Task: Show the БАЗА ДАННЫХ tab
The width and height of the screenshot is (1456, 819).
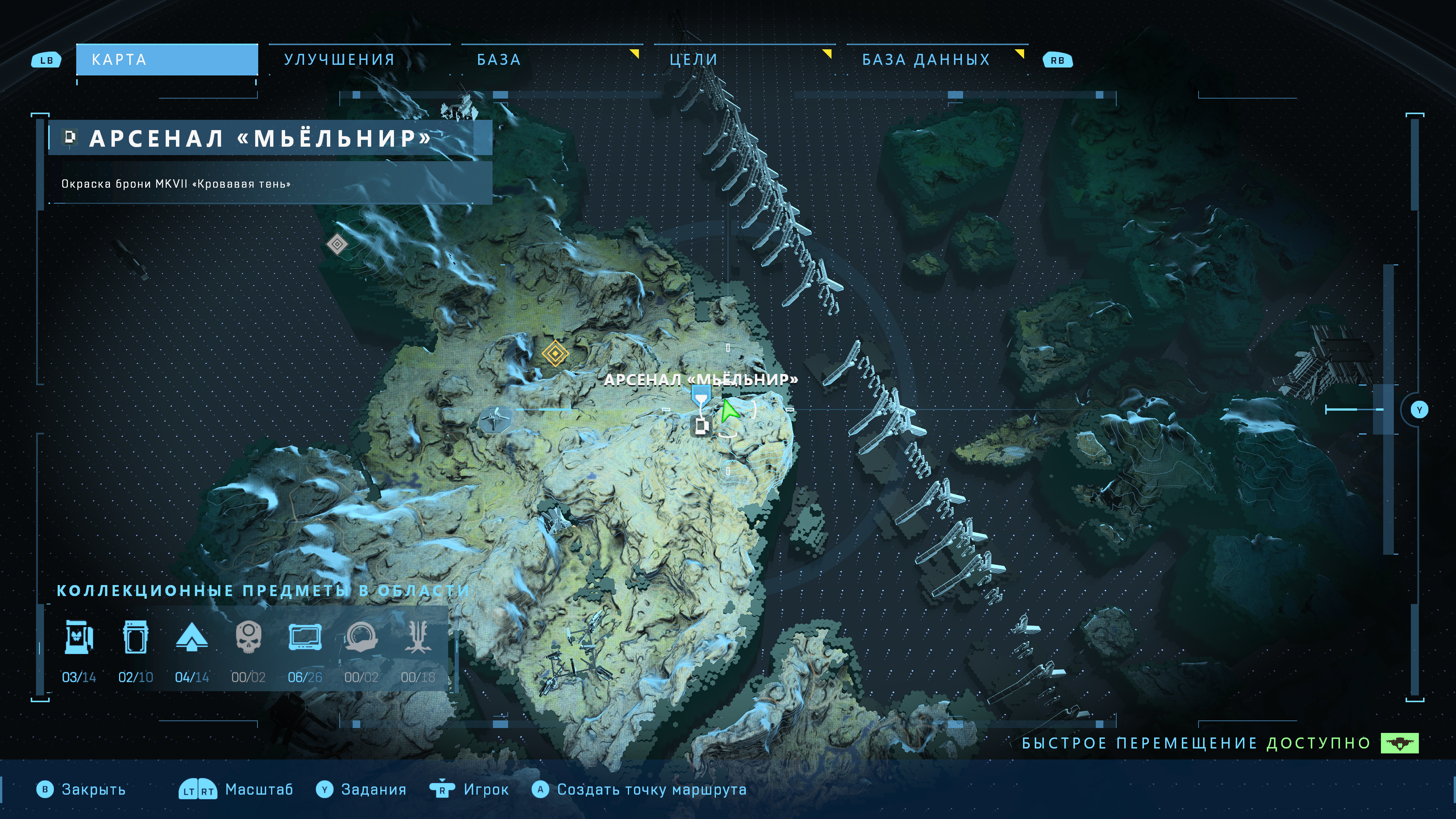Action: [x=926, y=60]
